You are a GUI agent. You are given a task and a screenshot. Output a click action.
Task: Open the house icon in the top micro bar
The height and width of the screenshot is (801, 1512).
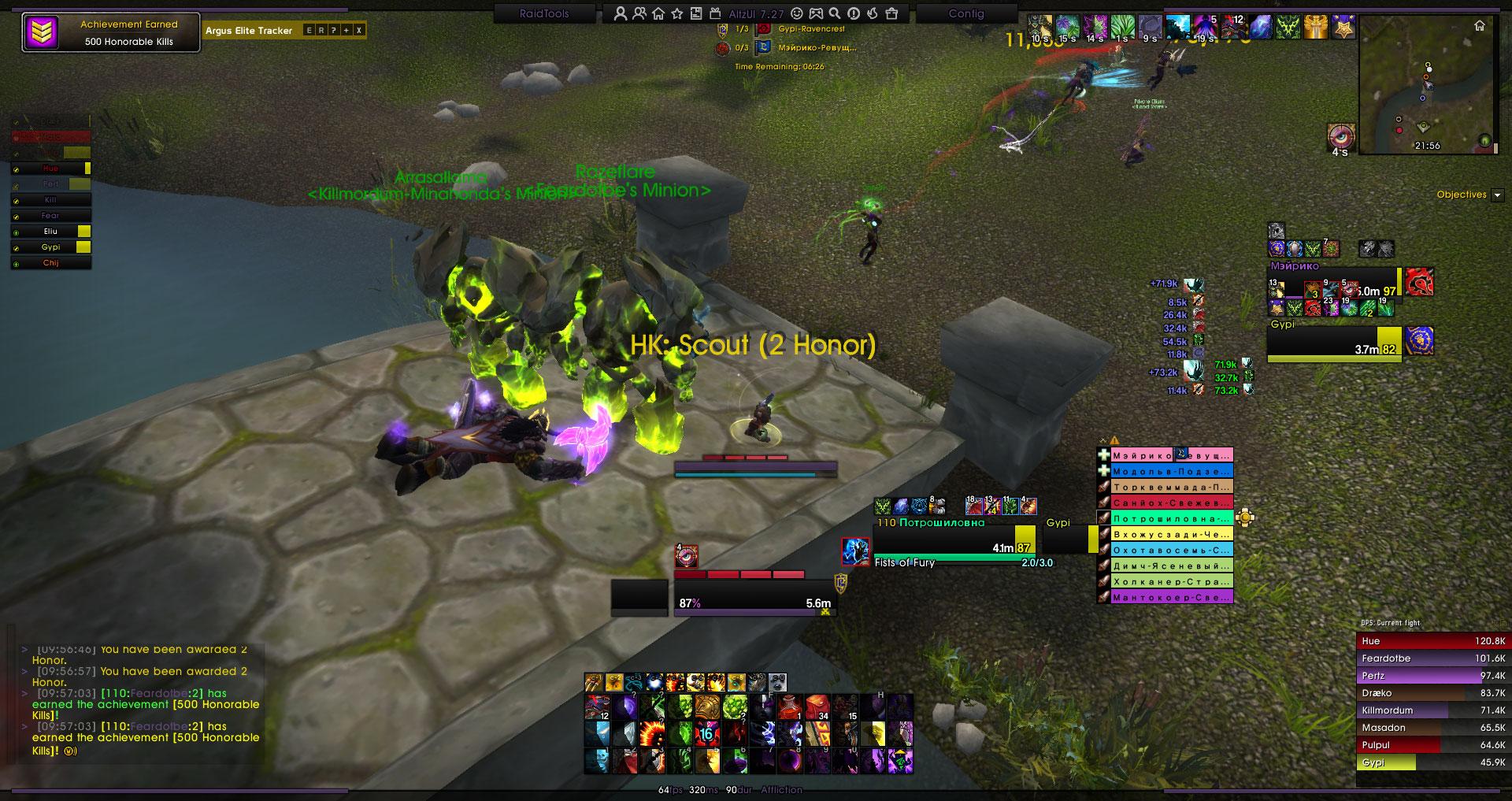pyautogui.click(x=658, y=13)
